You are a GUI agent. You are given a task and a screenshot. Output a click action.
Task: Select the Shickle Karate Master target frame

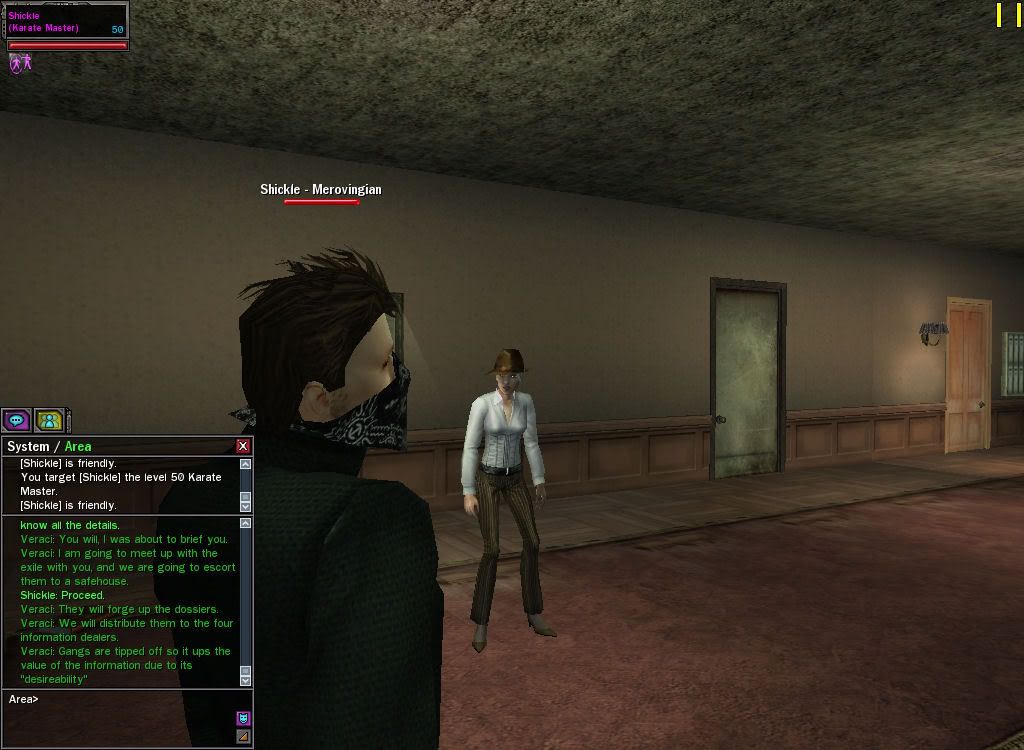[x=66, y=22]
